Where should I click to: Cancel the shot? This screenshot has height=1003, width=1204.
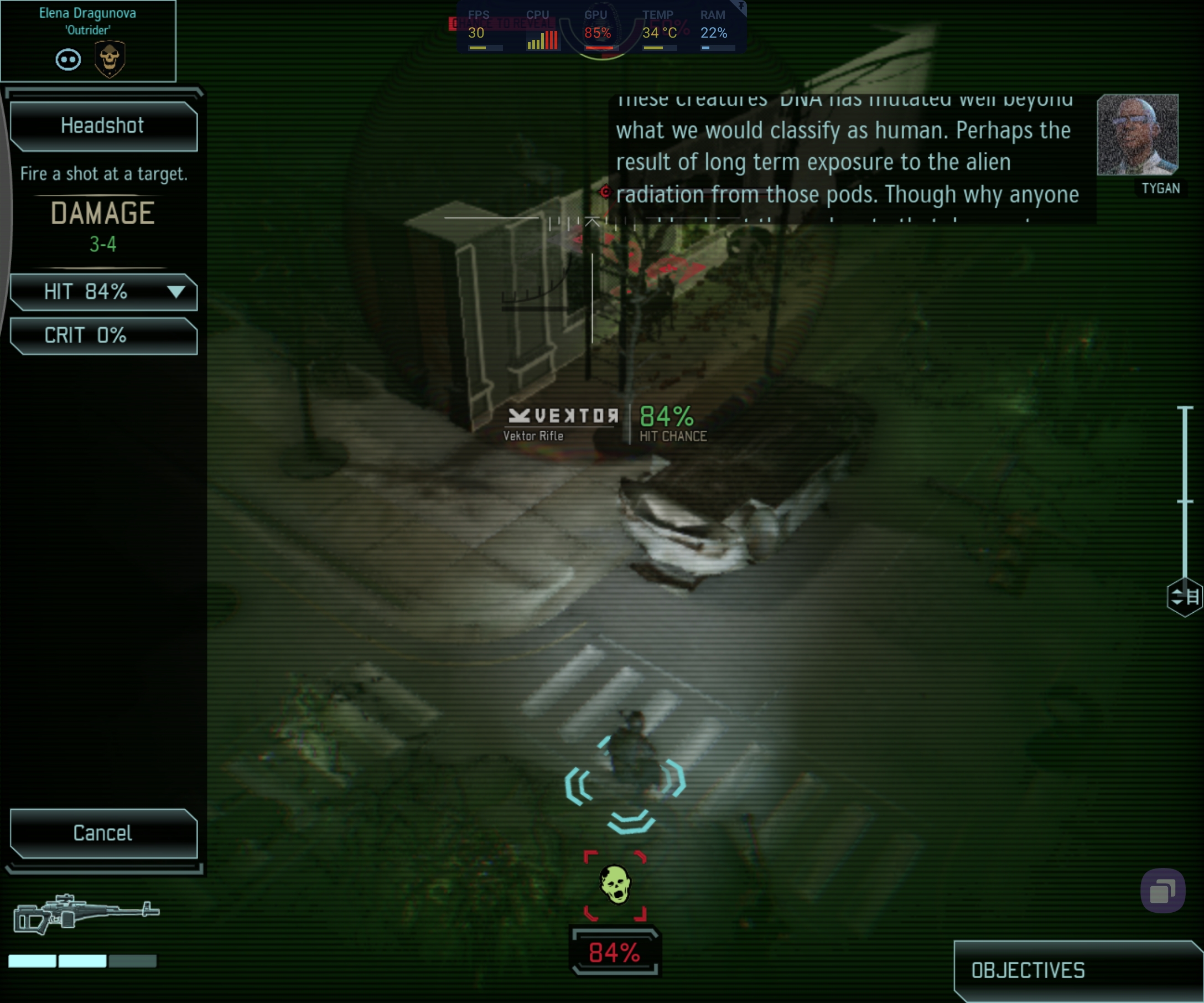[x=103, y=833]
